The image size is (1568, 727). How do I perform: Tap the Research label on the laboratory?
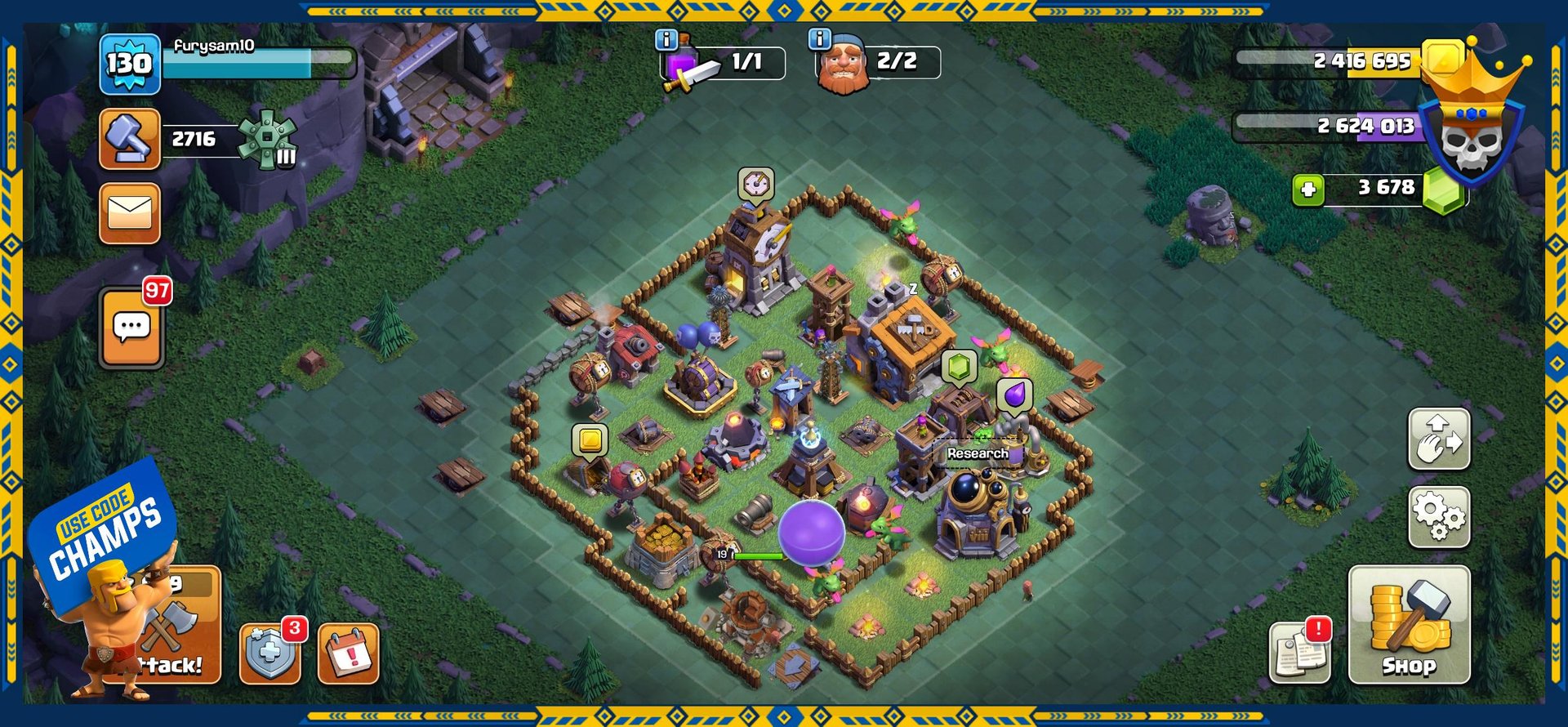click(978, 453)
